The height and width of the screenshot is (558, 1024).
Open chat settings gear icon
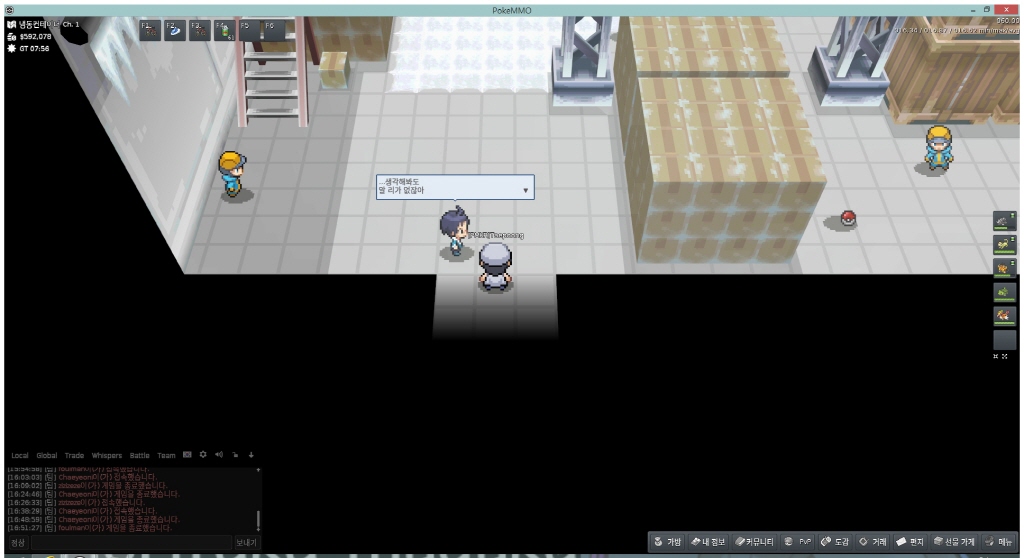(x=202, y=455)
